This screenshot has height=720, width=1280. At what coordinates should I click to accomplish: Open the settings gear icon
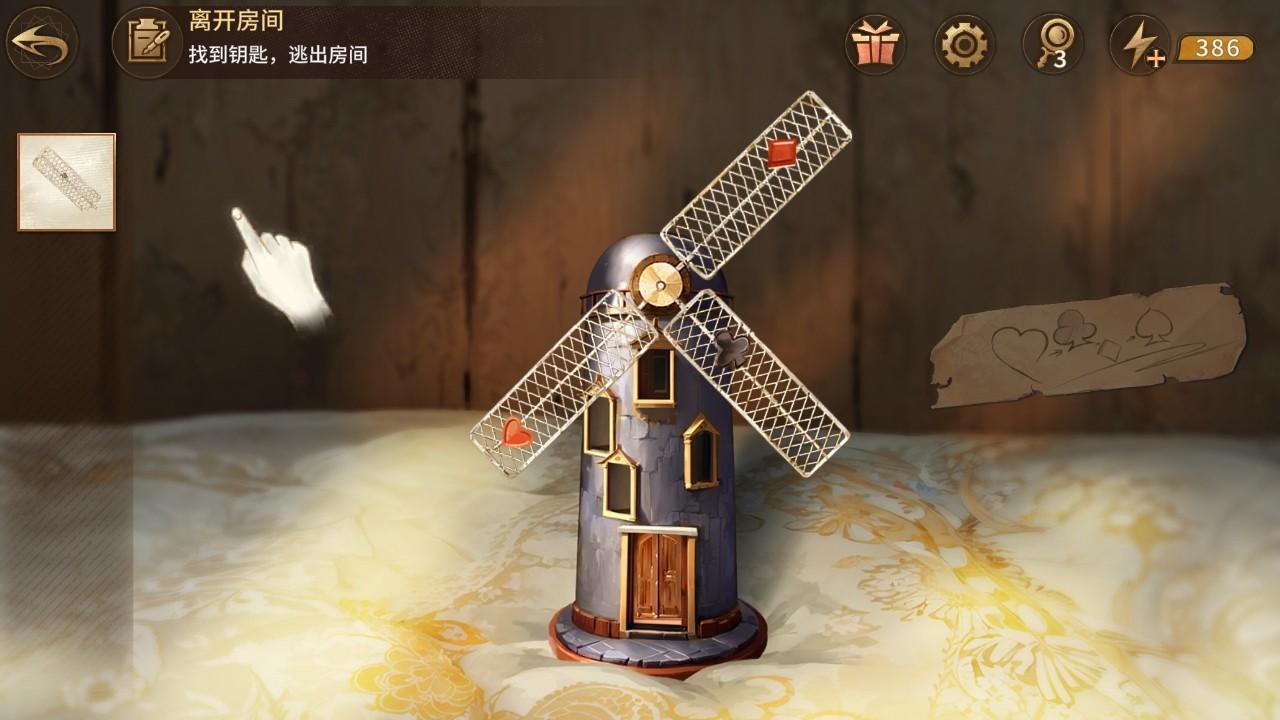point(964,45)
